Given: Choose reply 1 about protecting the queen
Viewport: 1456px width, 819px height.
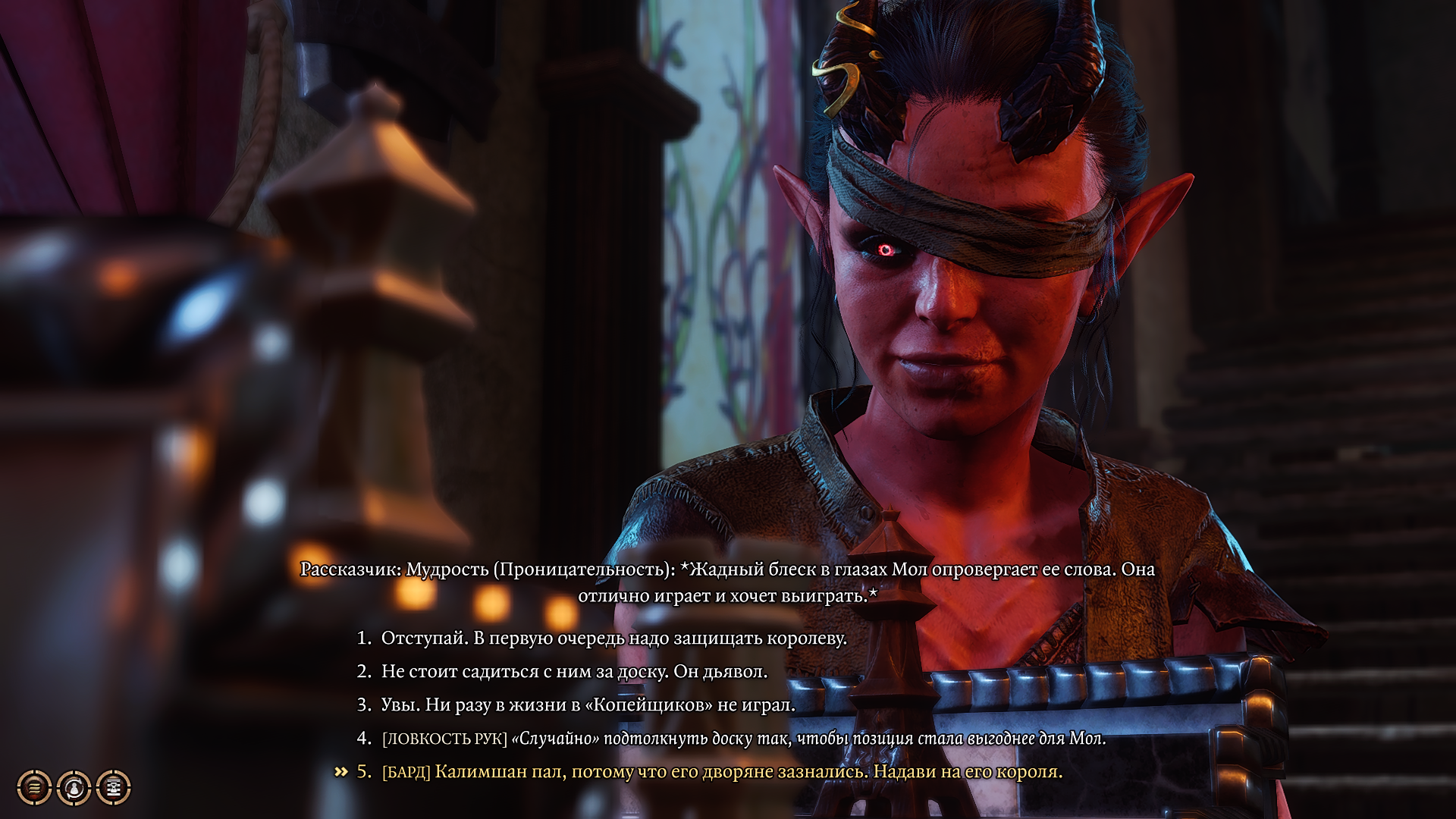Looking at the screenshot, I should [x=613, y=639].
